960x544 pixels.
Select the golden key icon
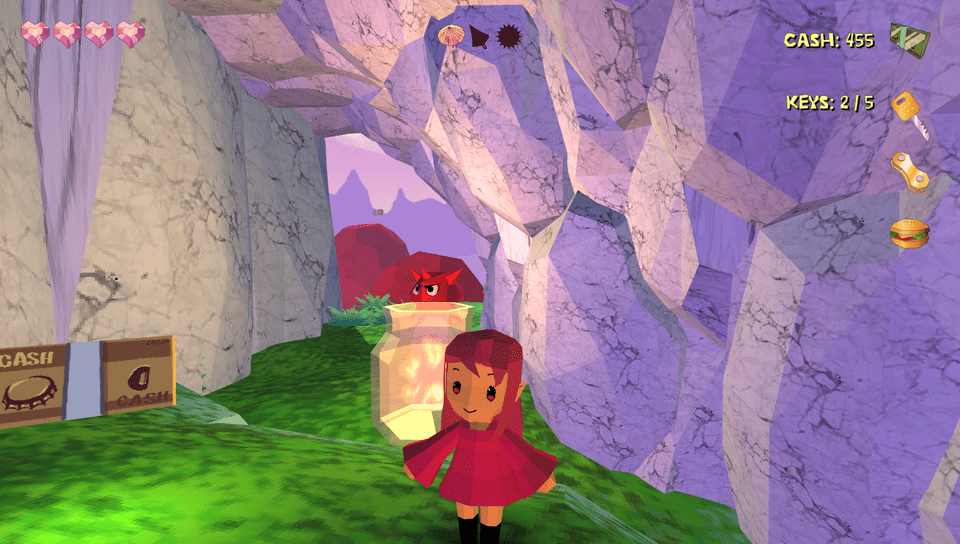click(x=909, y=110)
